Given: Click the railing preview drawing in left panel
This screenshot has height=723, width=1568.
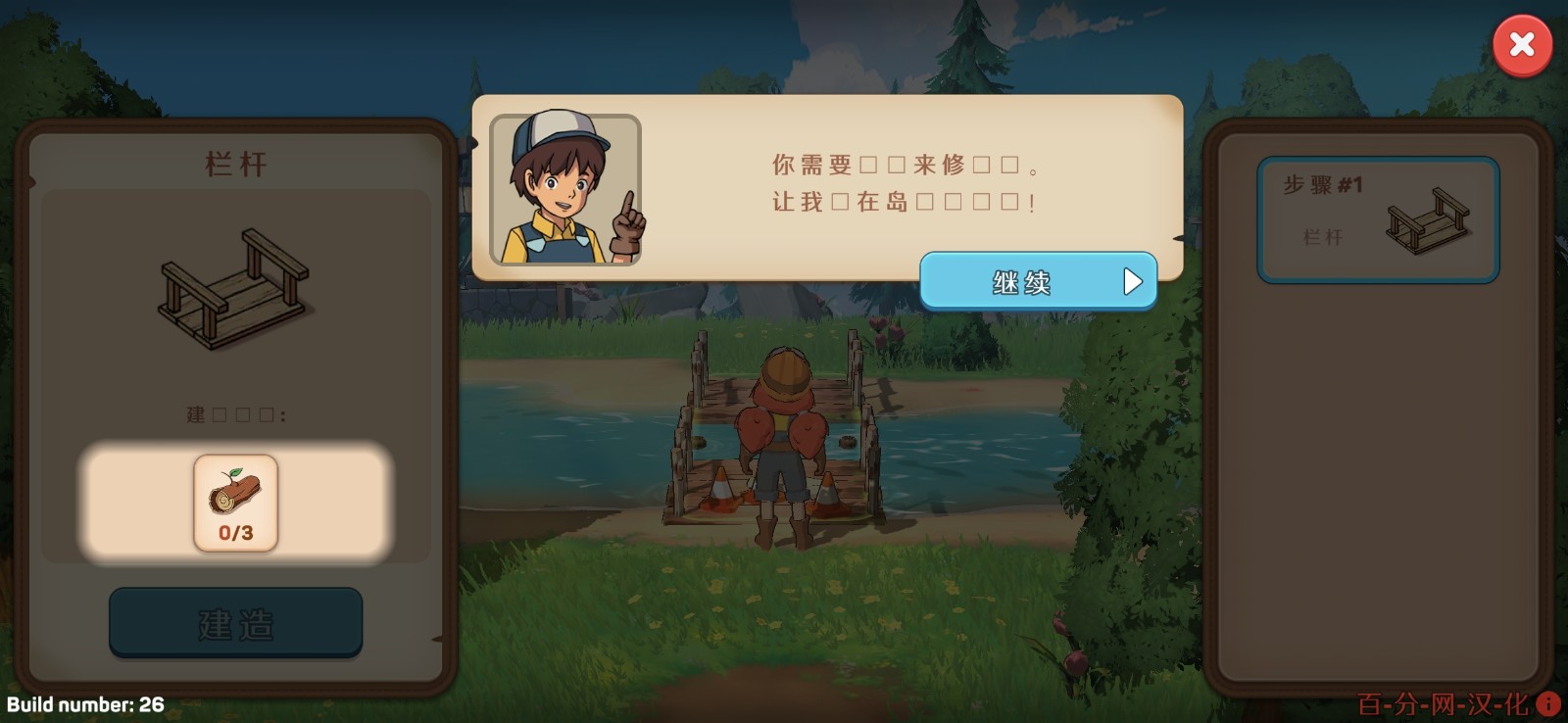Looking at the screenshot, I should (x=234, y=284).
